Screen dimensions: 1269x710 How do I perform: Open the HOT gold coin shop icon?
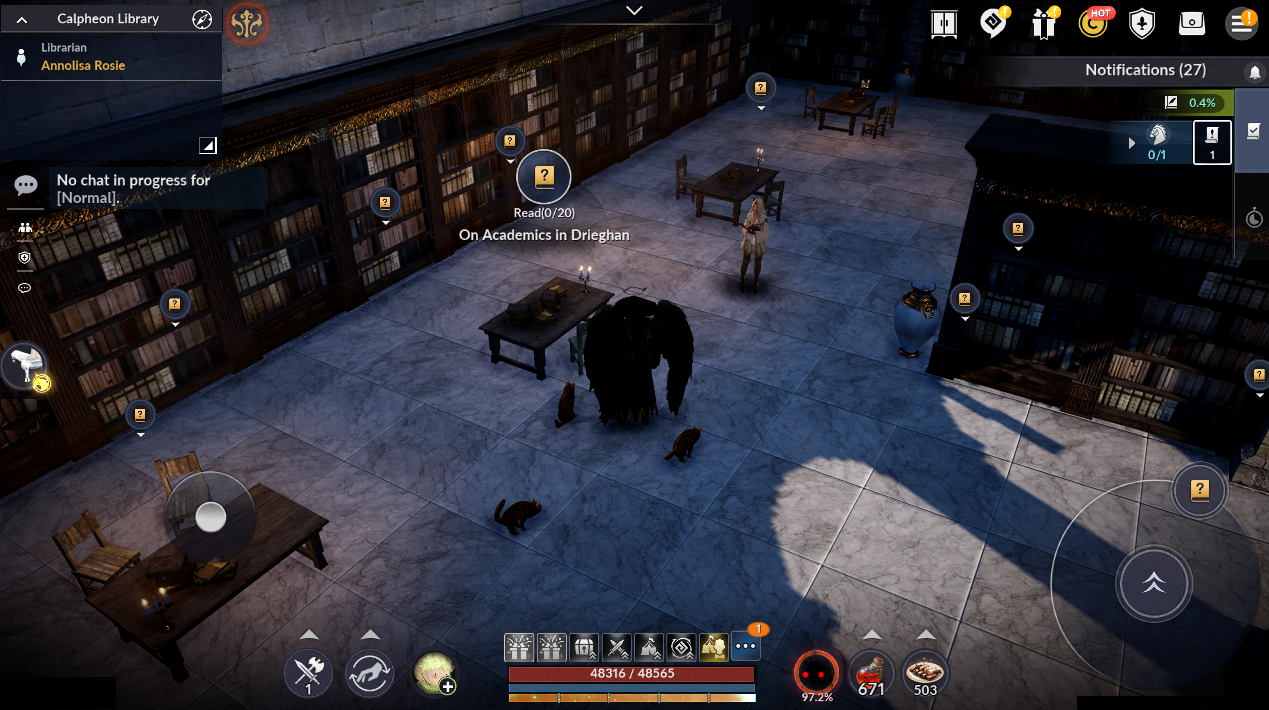[1096, 23]
